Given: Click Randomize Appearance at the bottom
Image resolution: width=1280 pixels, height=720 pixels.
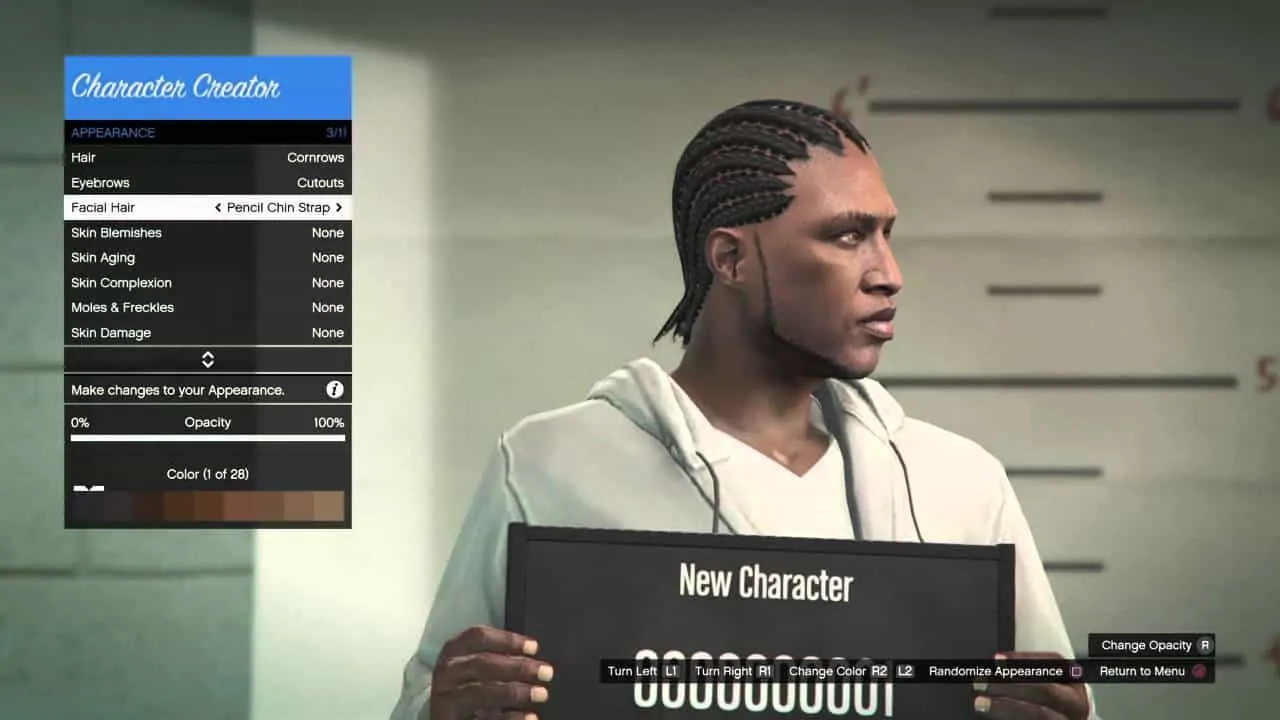Looking at the screenshot, I should (x=996, y=671).
